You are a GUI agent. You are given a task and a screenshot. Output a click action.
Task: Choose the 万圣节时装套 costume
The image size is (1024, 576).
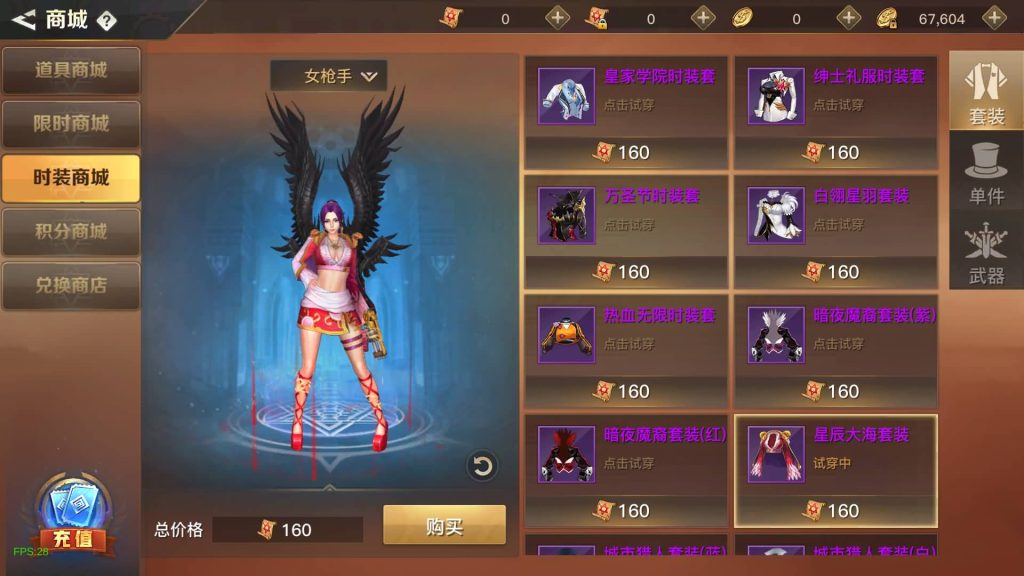pos(626,230)
